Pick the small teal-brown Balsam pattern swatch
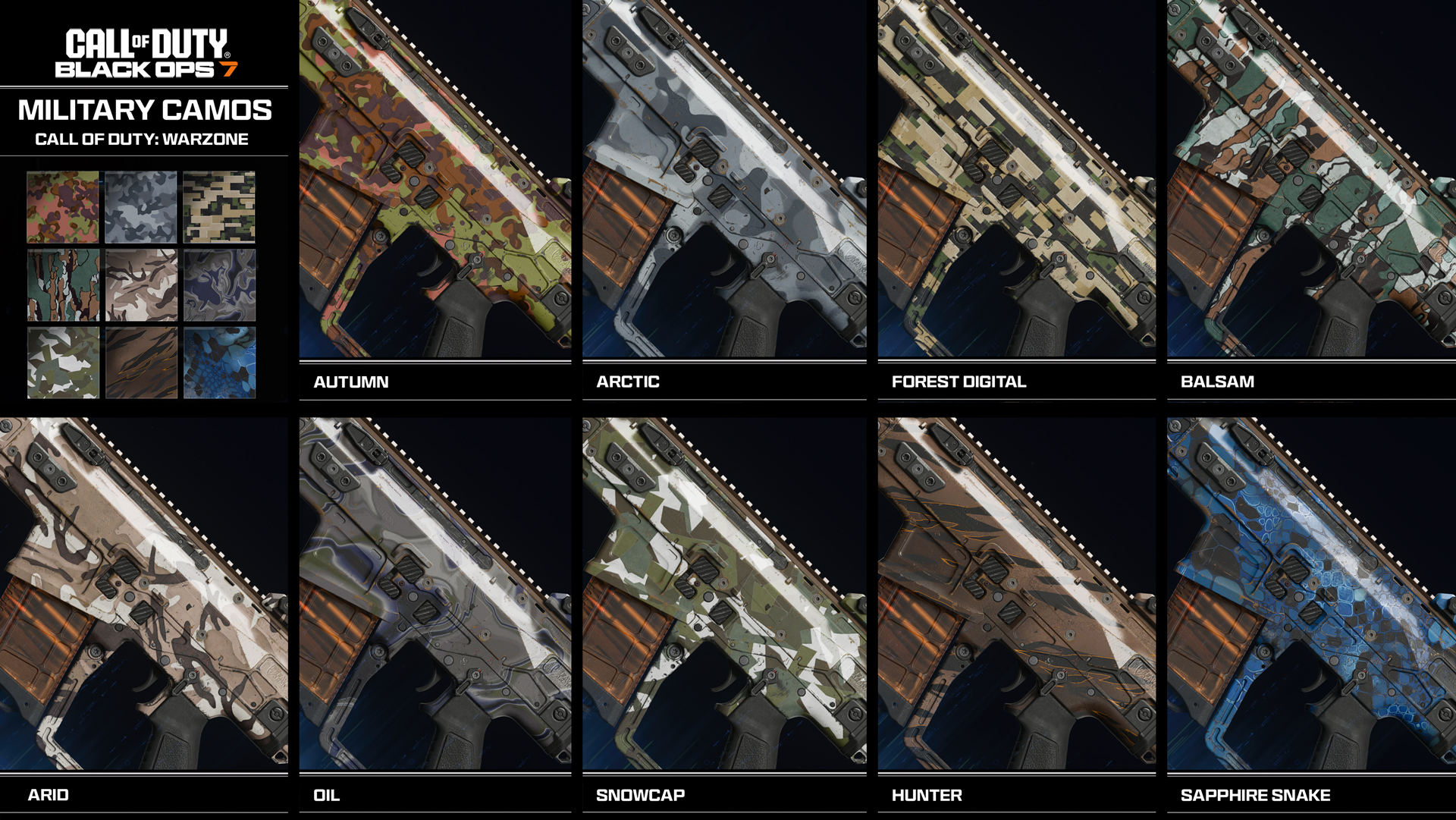Screen dimensions: 1456x820 [63, 285]
